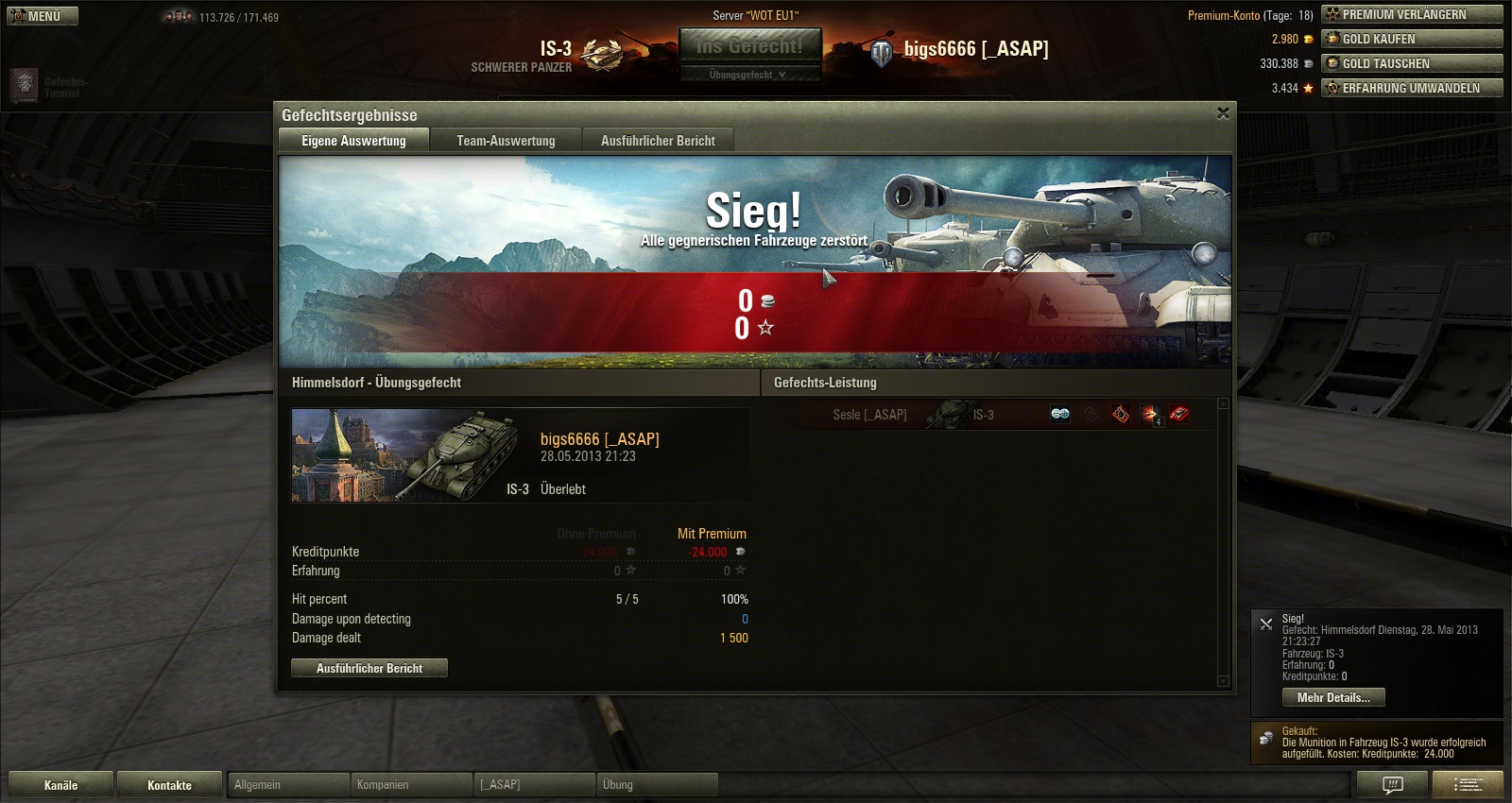
Task: Switch to the Allgemein chat channel
Action: click(x=287, y=785)
